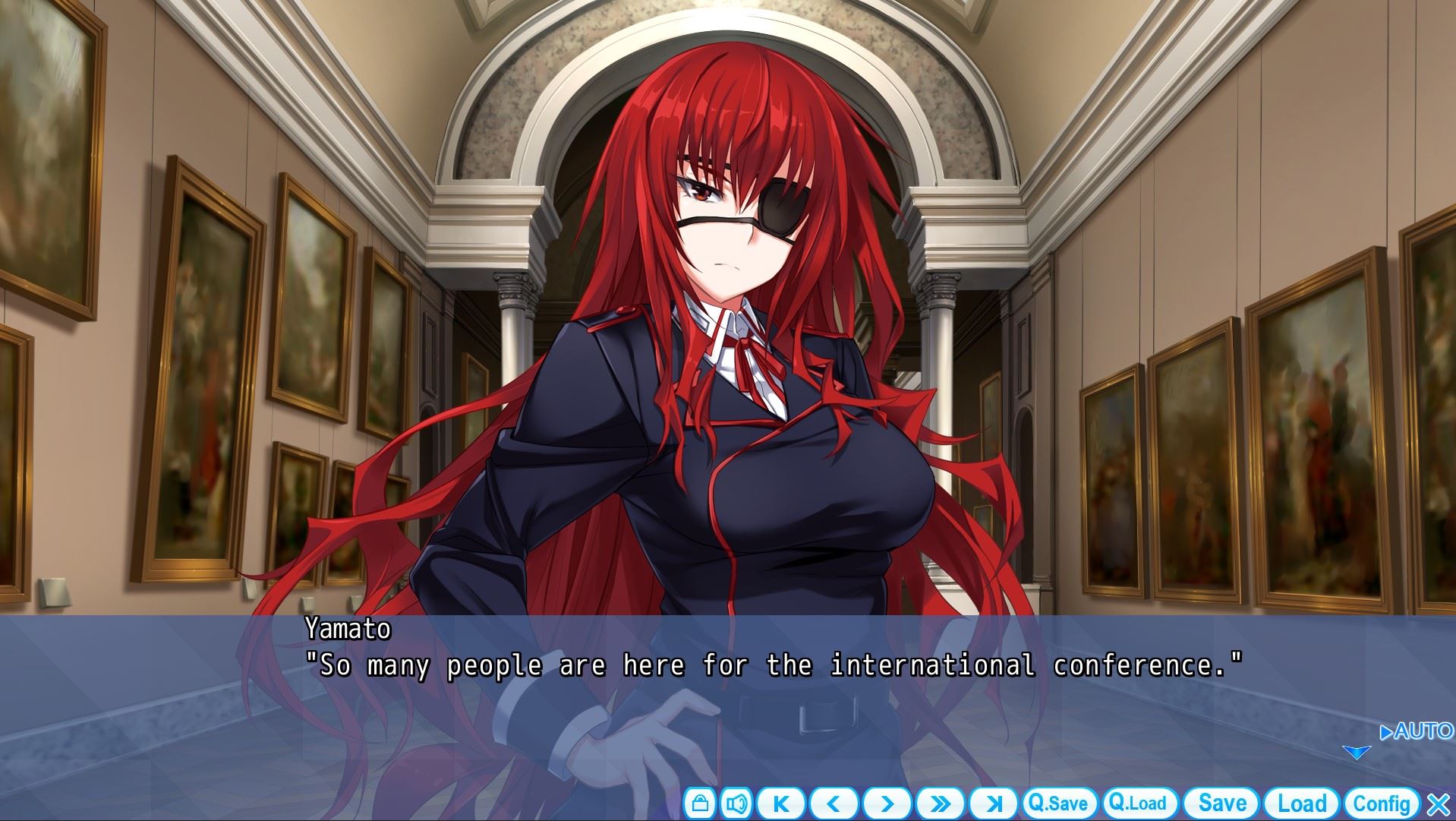1456x821 pixels.
Task: Open the Save menu
Action: click(x=1222, y=804)
